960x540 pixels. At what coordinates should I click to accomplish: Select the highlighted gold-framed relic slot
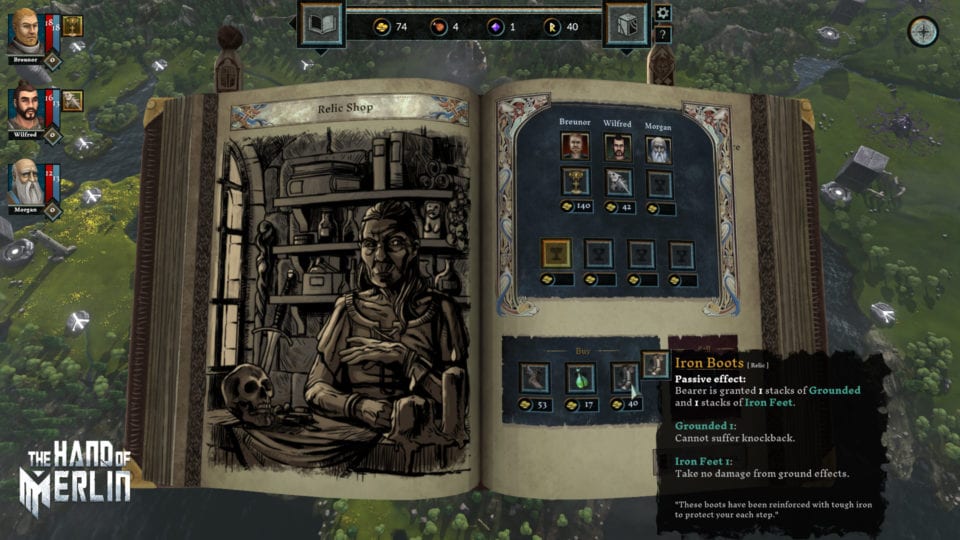point(555,254)
